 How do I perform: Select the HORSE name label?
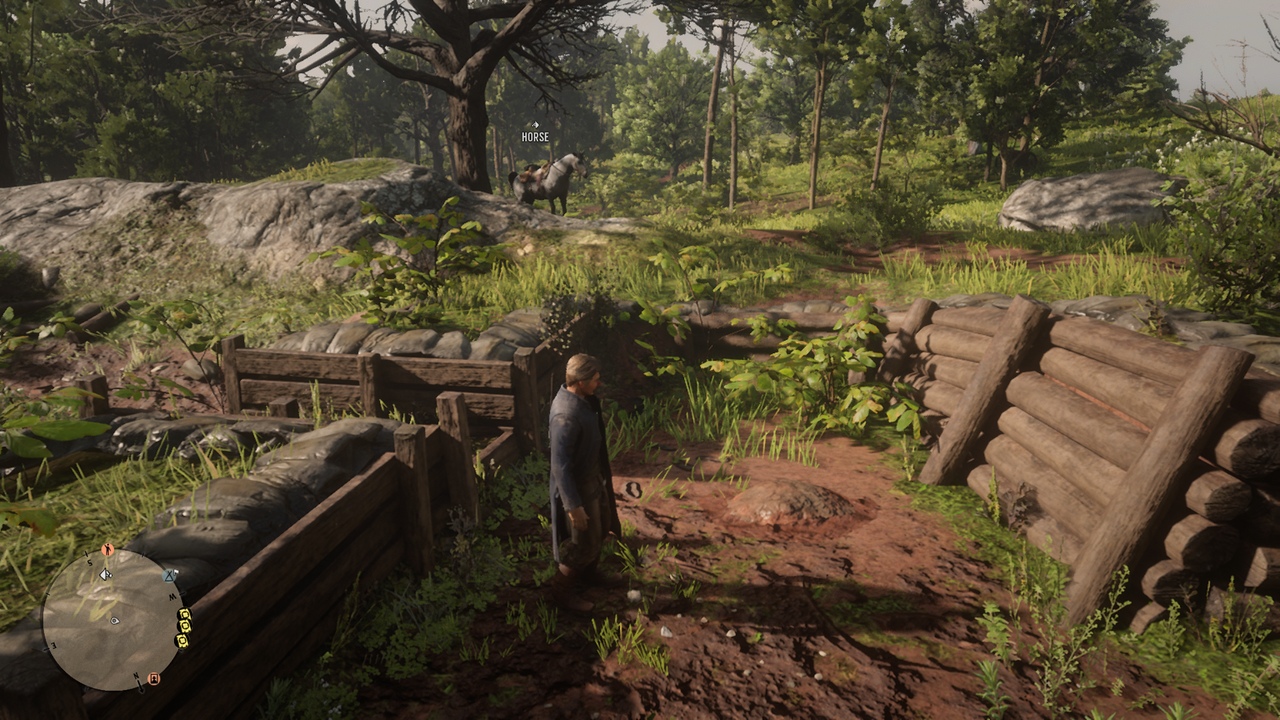coord(535,137)
